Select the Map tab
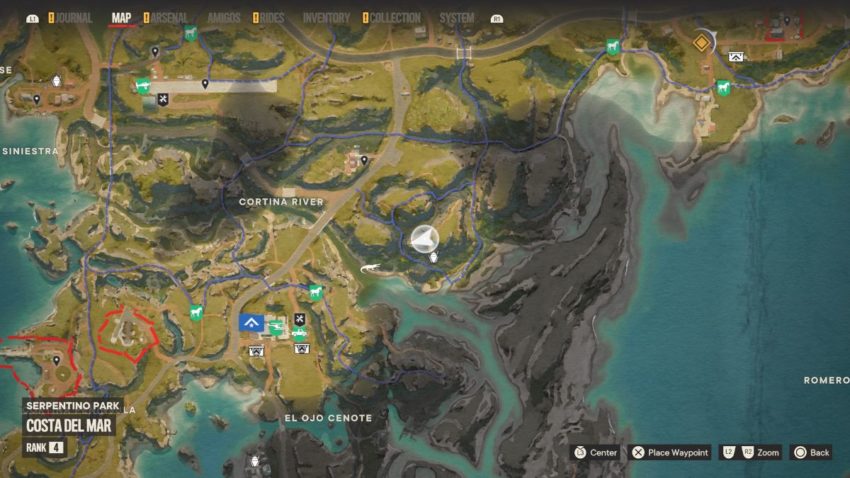 coord(122,18)
